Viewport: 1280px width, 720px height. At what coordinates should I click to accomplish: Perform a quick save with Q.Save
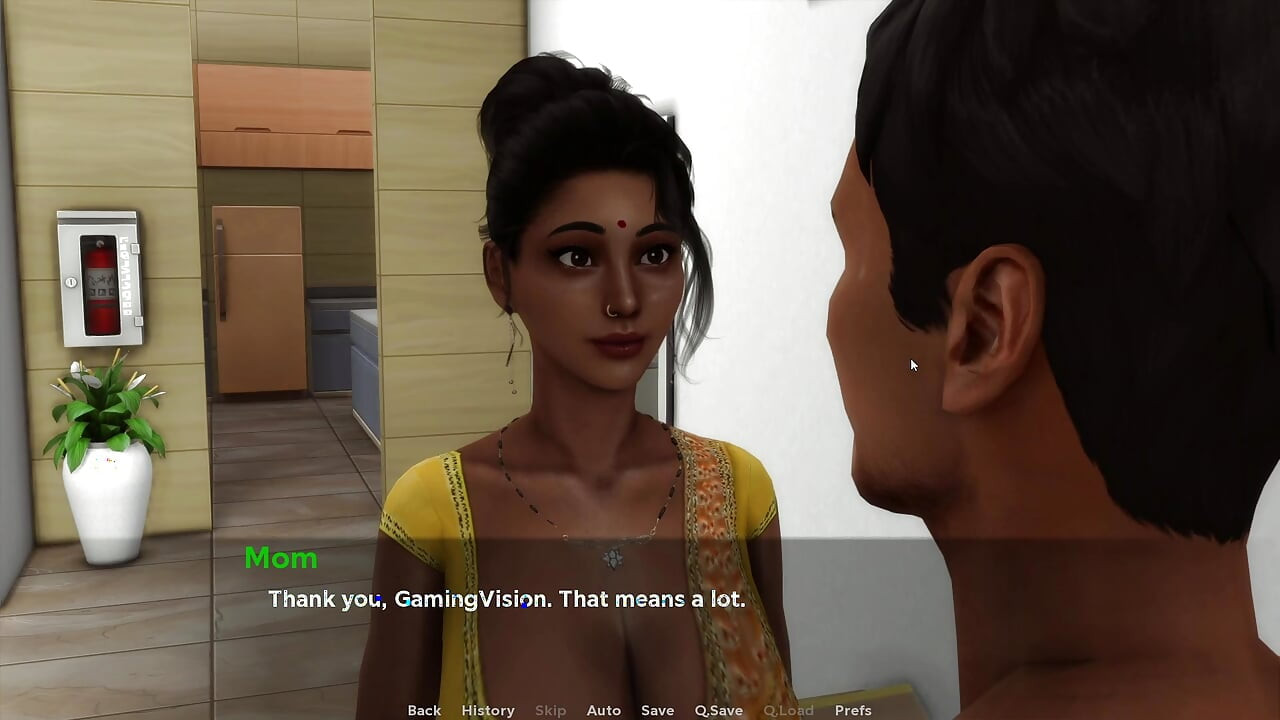717,710
